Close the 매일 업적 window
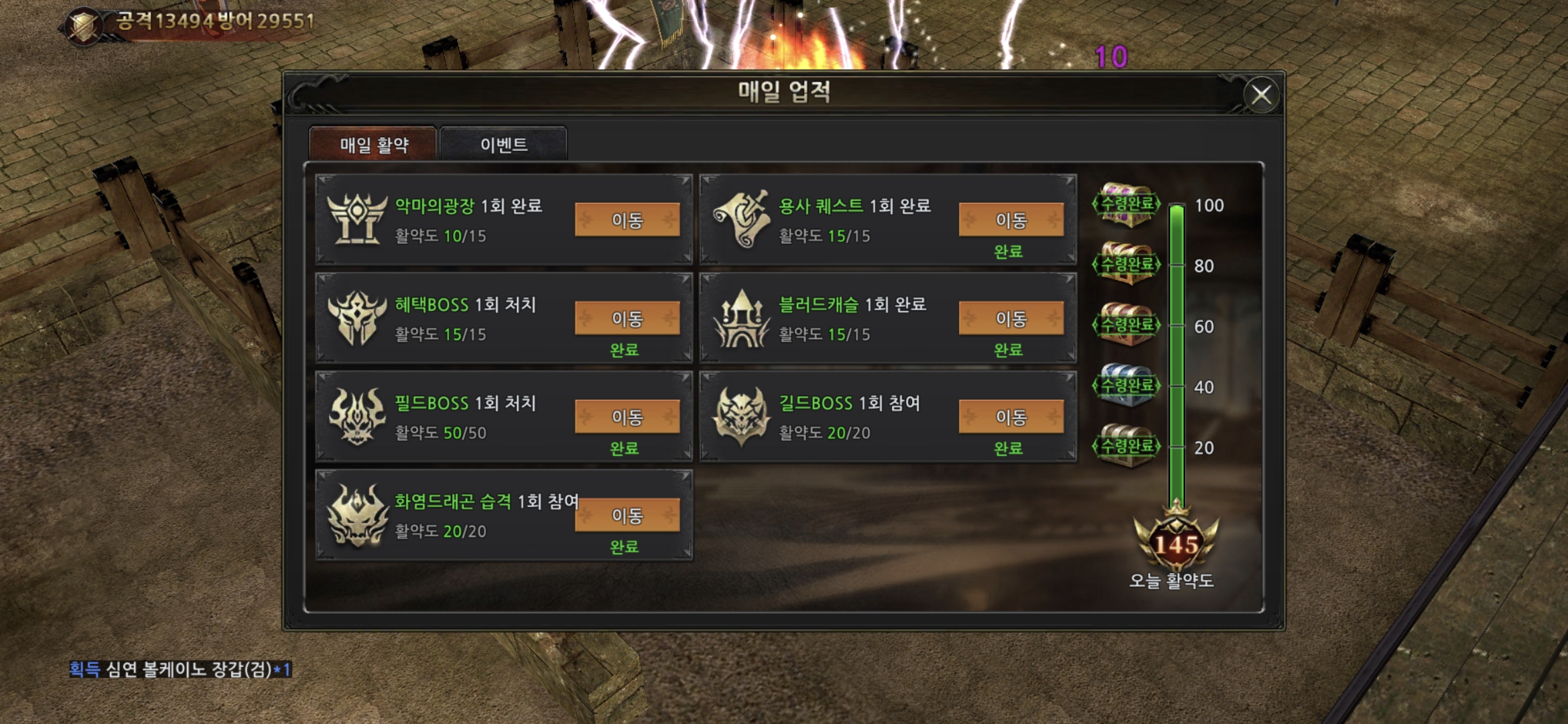 [1261, 95]
